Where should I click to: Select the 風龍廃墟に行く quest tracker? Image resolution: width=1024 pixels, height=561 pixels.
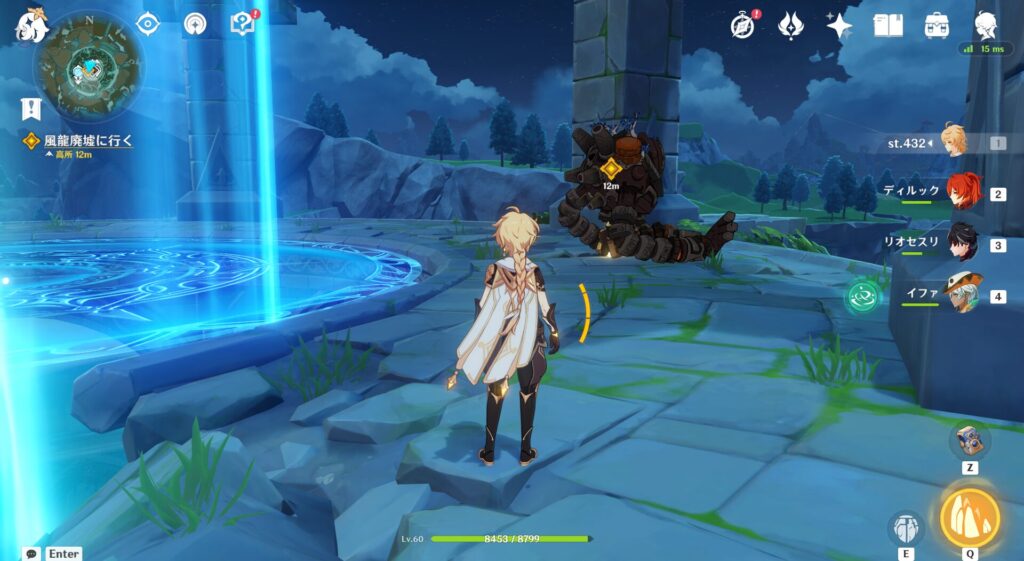click(78, 141)
